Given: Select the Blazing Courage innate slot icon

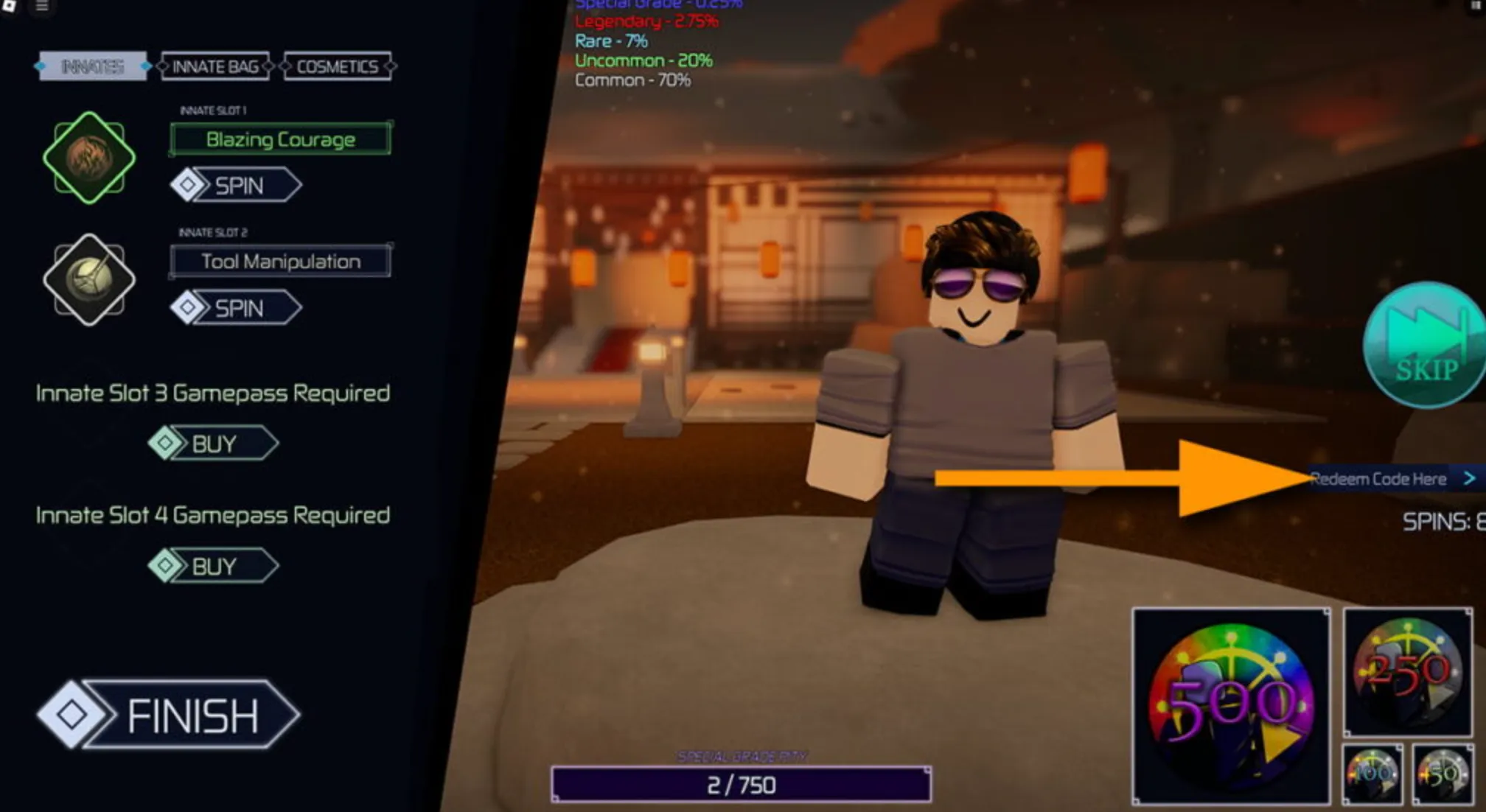Looking at the screenshot, I should click(x=88, y=158).
